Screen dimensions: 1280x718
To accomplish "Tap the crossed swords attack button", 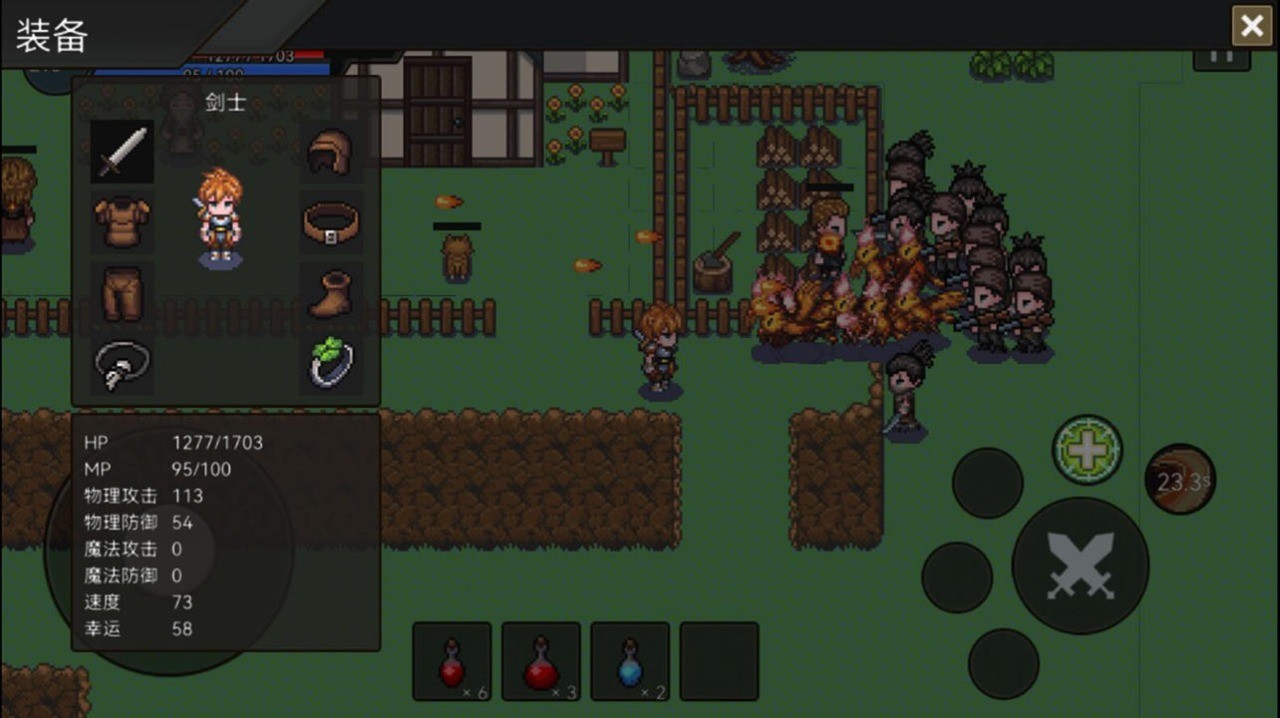I will pos(1080,565).
